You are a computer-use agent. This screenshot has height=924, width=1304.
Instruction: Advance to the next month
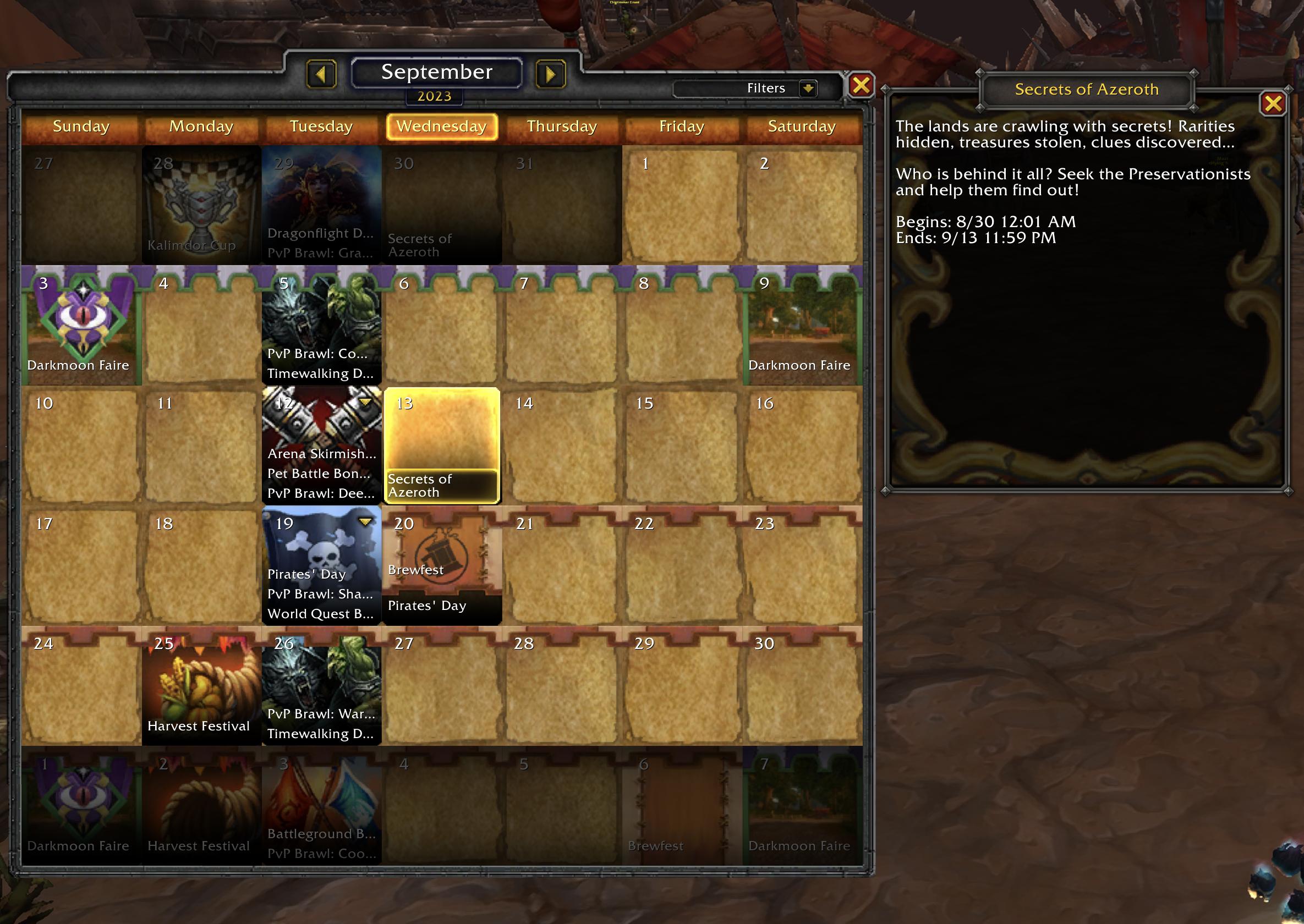pyautogui.click(x=550, y=74)
